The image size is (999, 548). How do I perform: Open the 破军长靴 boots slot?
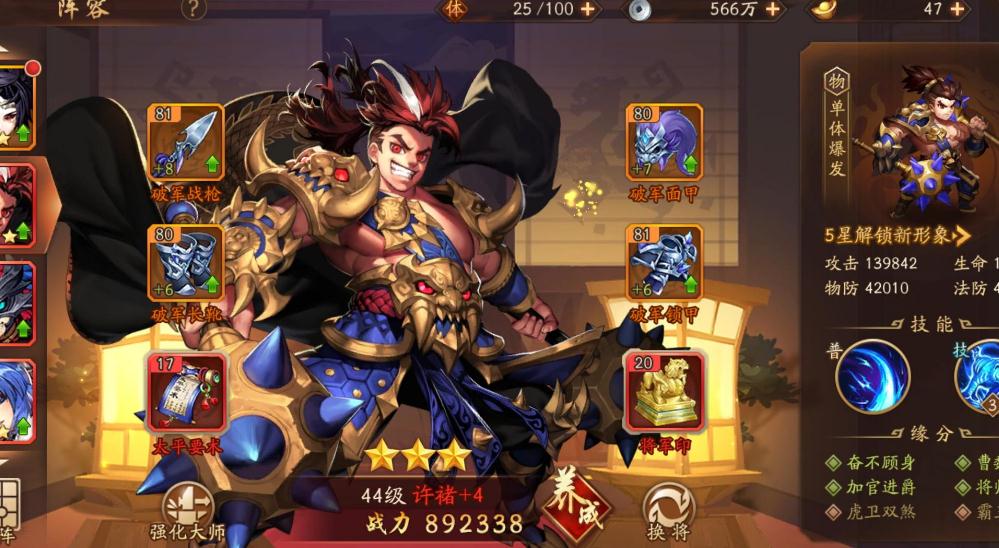click(x=185, y=262)
